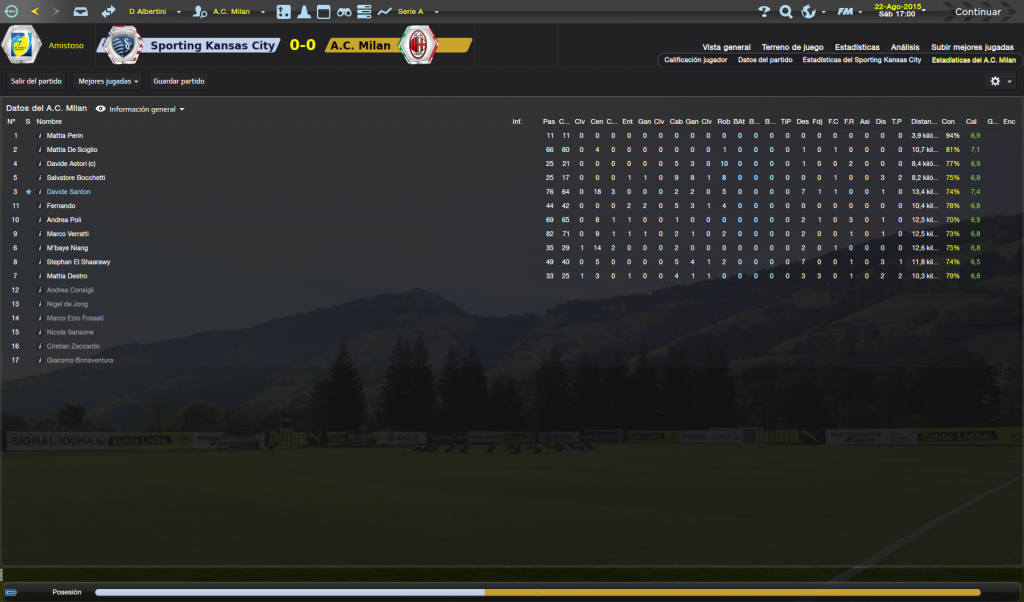Click the Continuar button

click(977, 12)
